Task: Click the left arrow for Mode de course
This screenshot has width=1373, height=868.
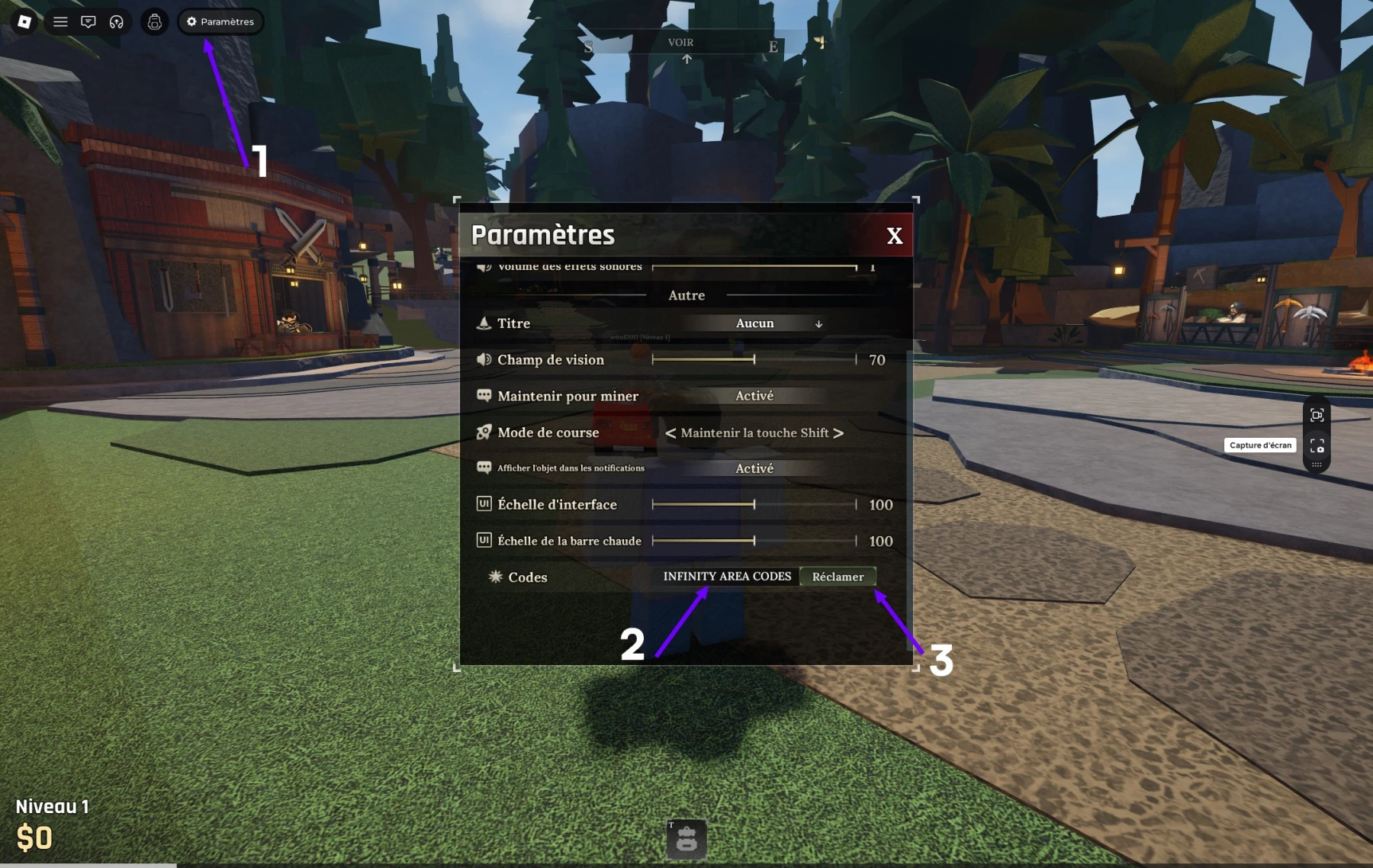Action: pos(669,432)
